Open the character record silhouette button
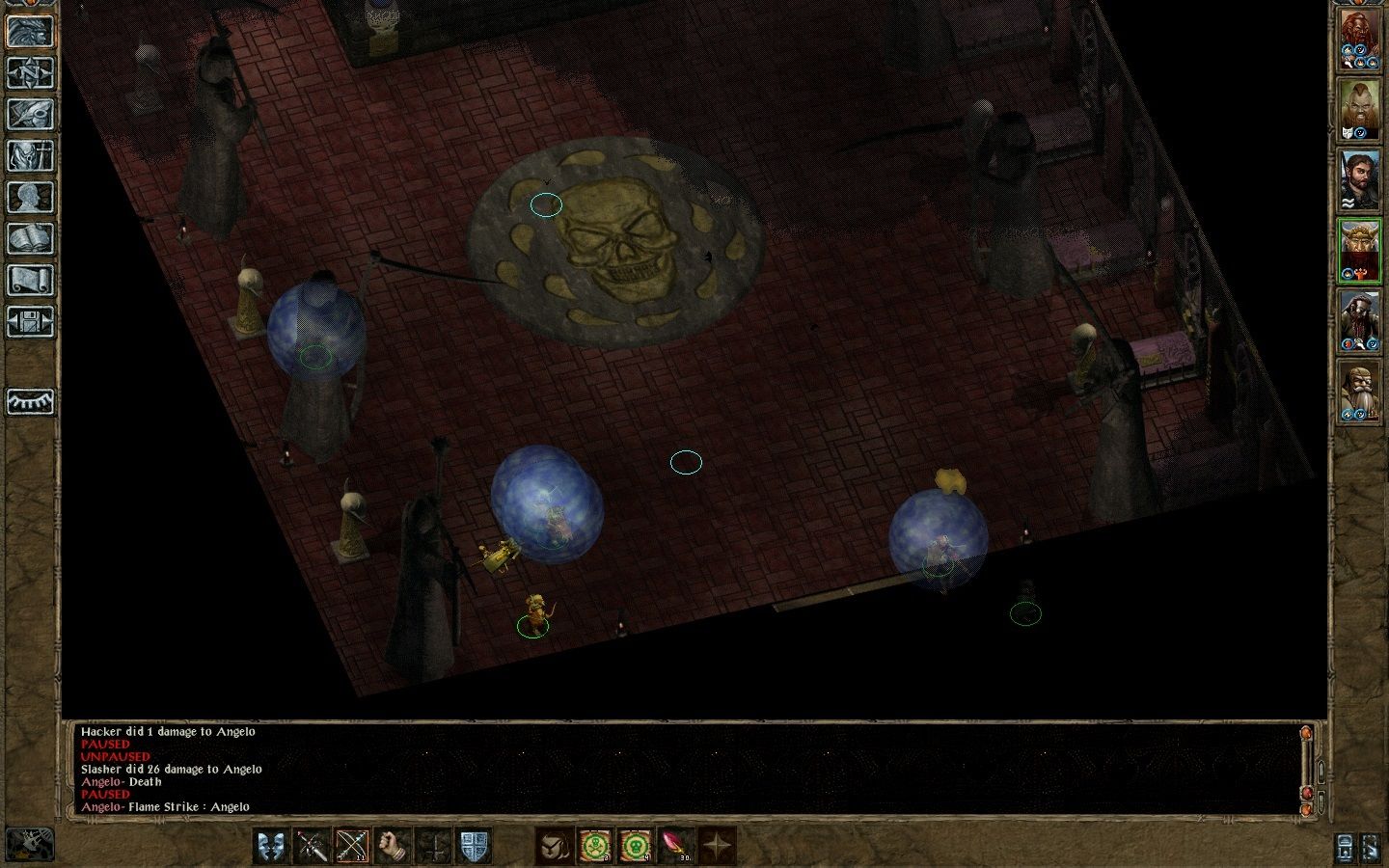The width and height of the screenshot is (1389, 868). (x=30, y=197)
